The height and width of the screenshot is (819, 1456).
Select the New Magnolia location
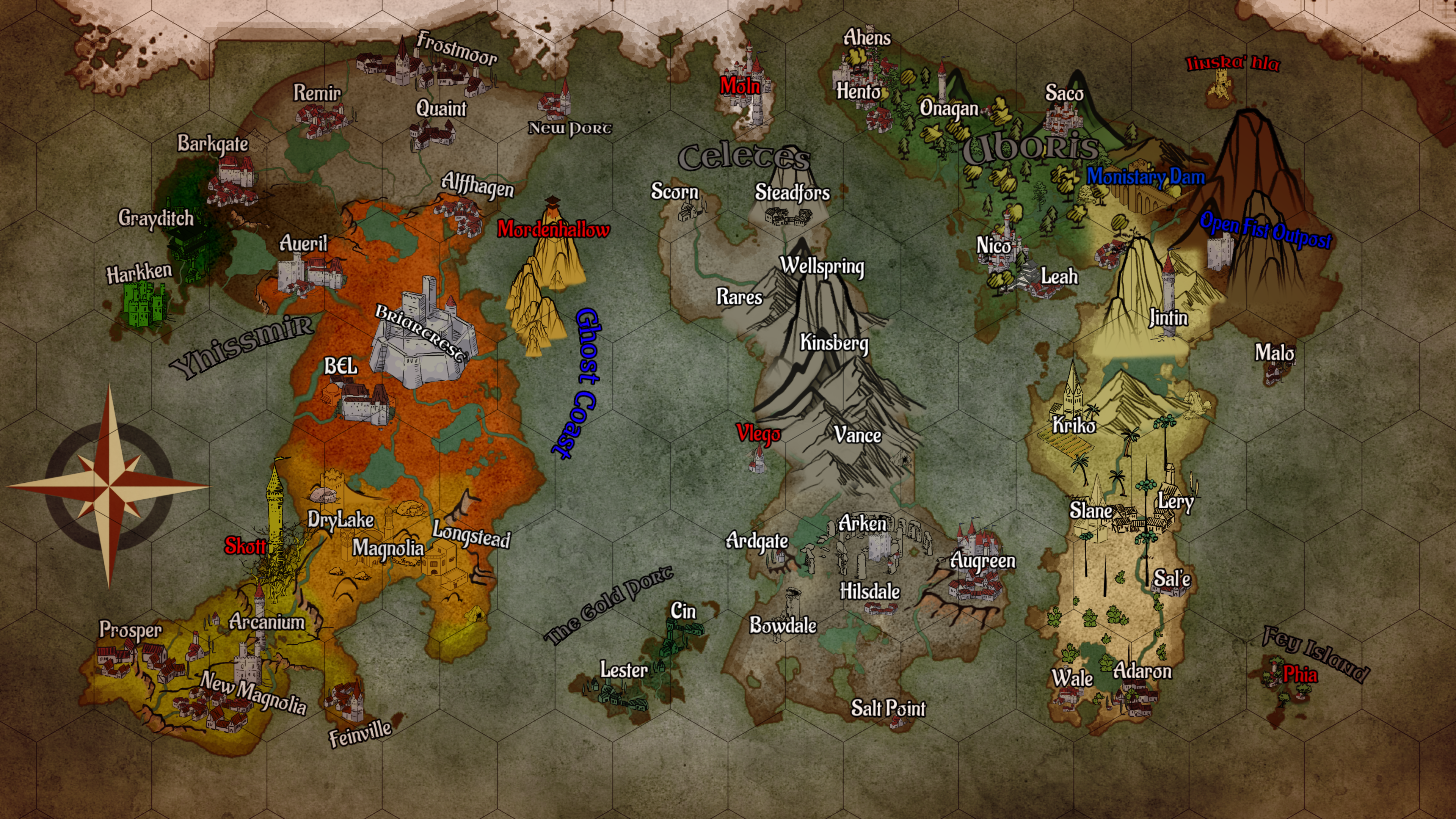pos(253,692)
